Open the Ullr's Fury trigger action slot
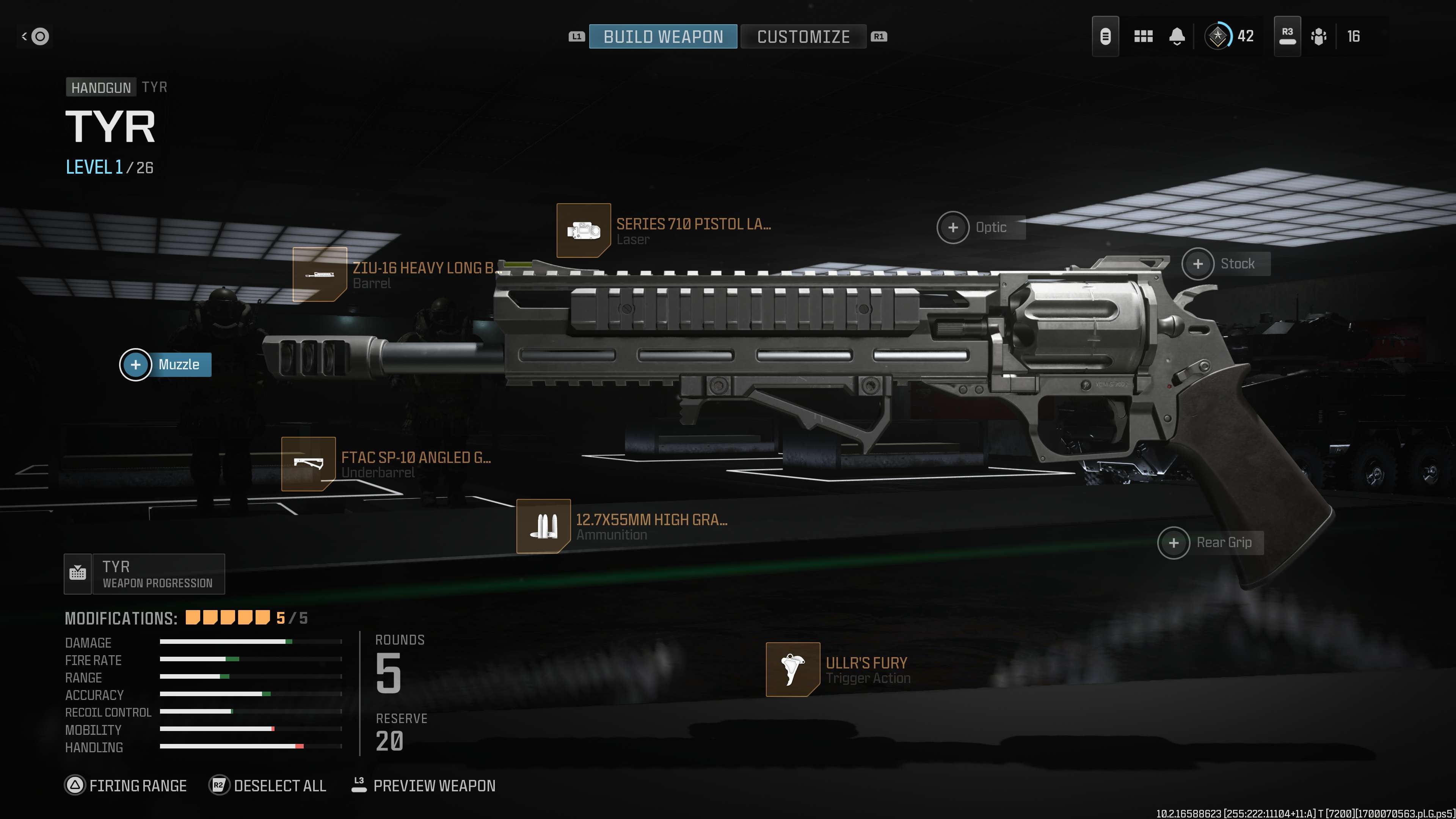 [x=792, y=669]
